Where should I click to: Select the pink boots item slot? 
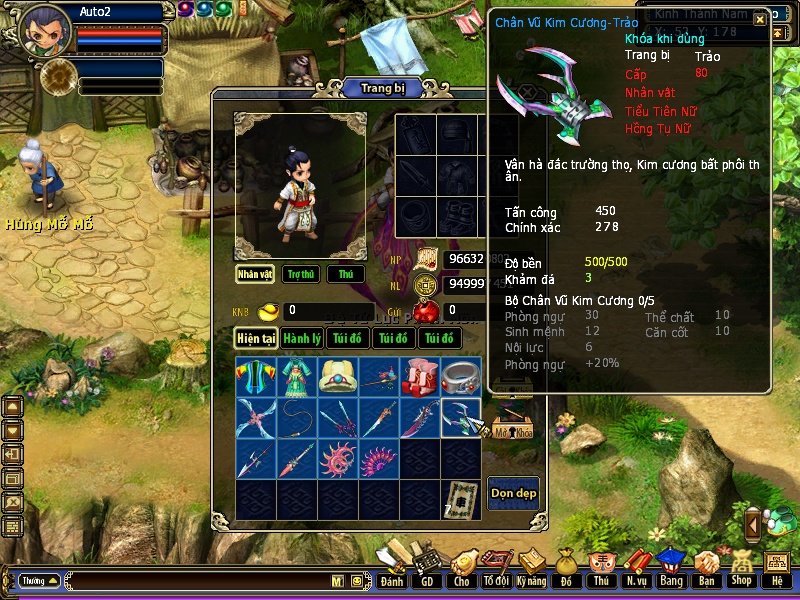(420, 377)
